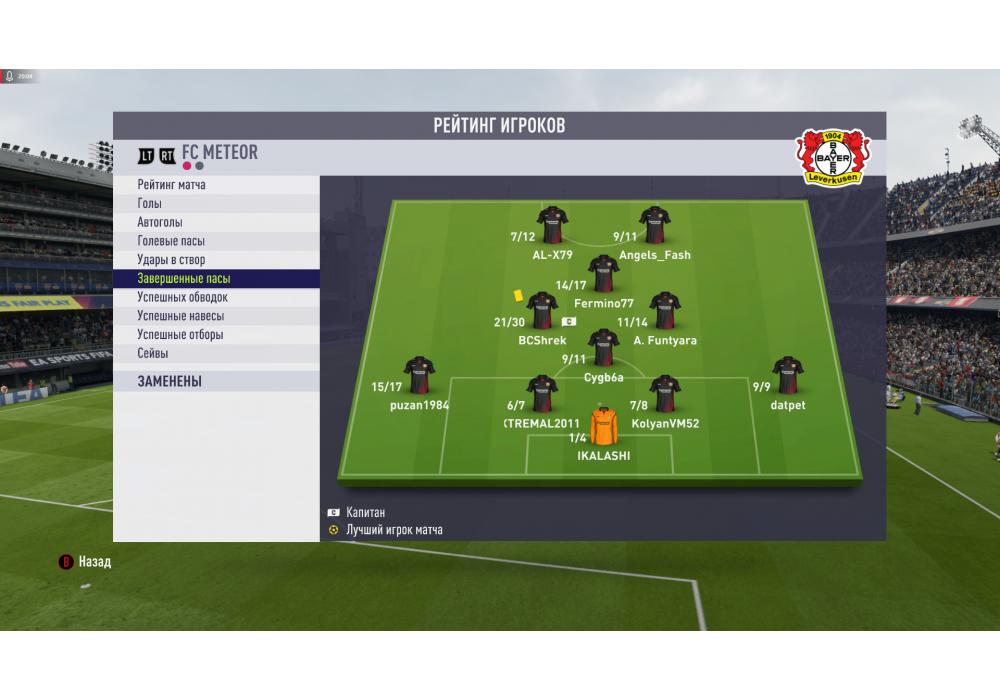The width and height of the screenshot is (1000, 700).
Task: Select player BCShrek on the pitch
Action: (x=542, y=311)
